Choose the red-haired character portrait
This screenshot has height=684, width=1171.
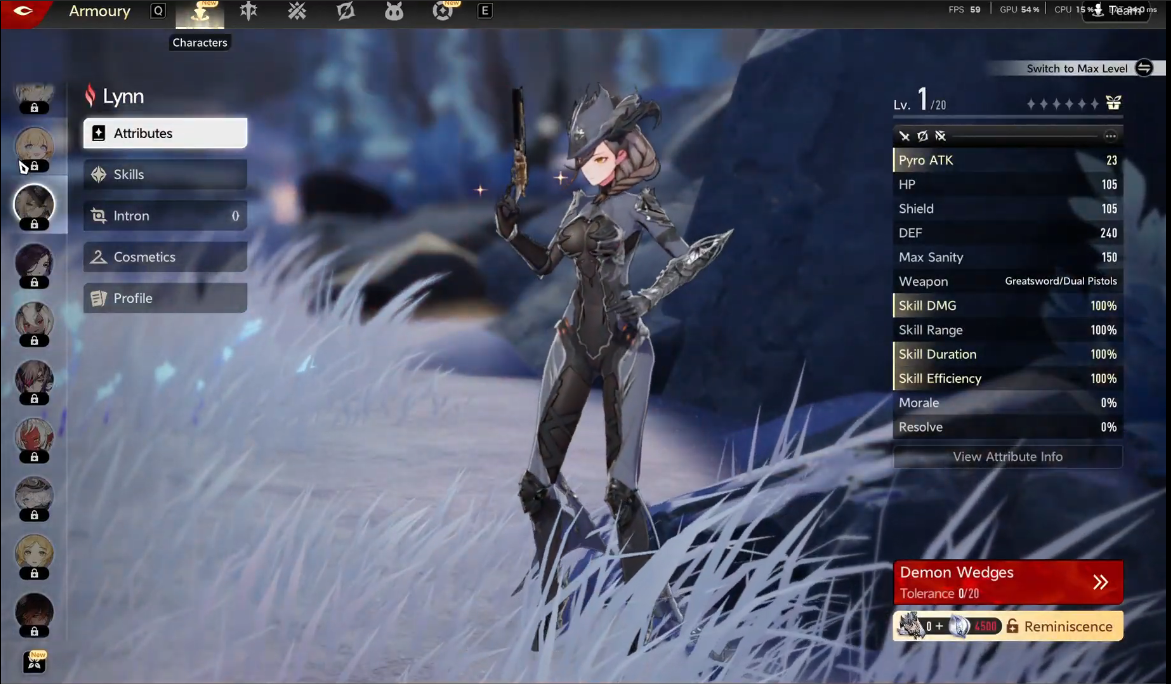click(34, 437)
